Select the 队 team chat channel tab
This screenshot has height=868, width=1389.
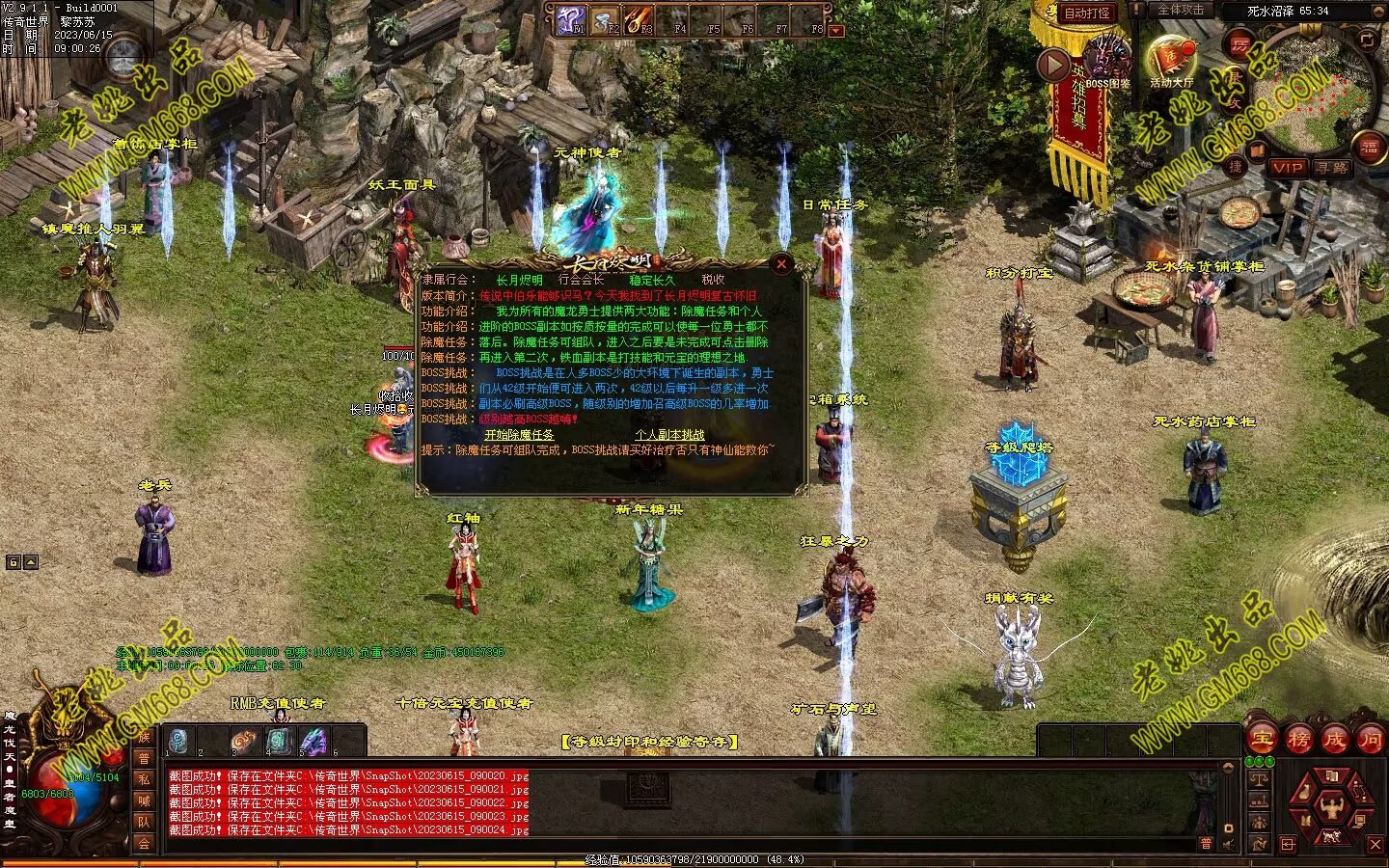pos(144,822)
